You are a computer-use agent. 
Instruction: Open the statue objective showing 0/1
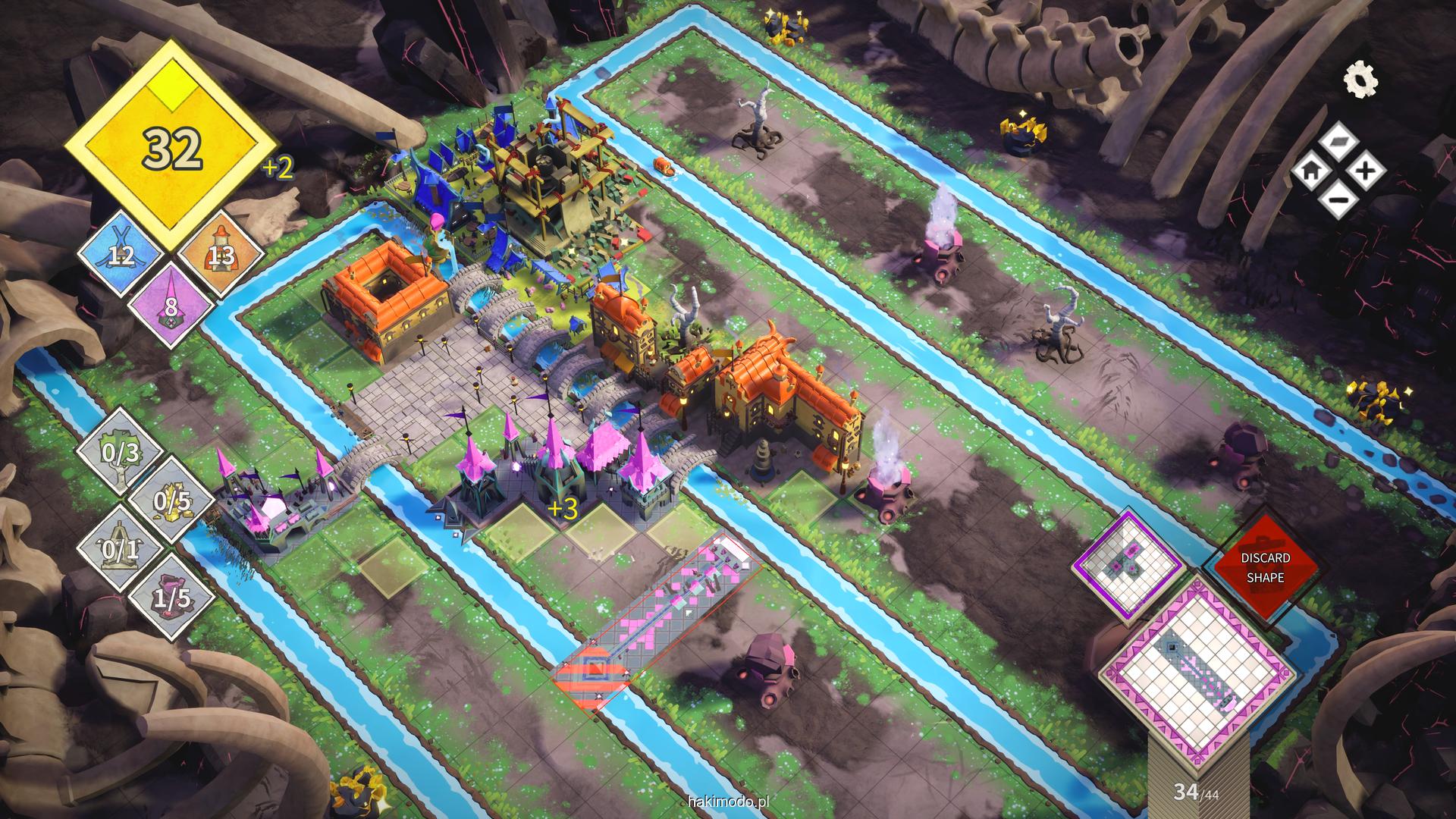click(x=121, y=549)
